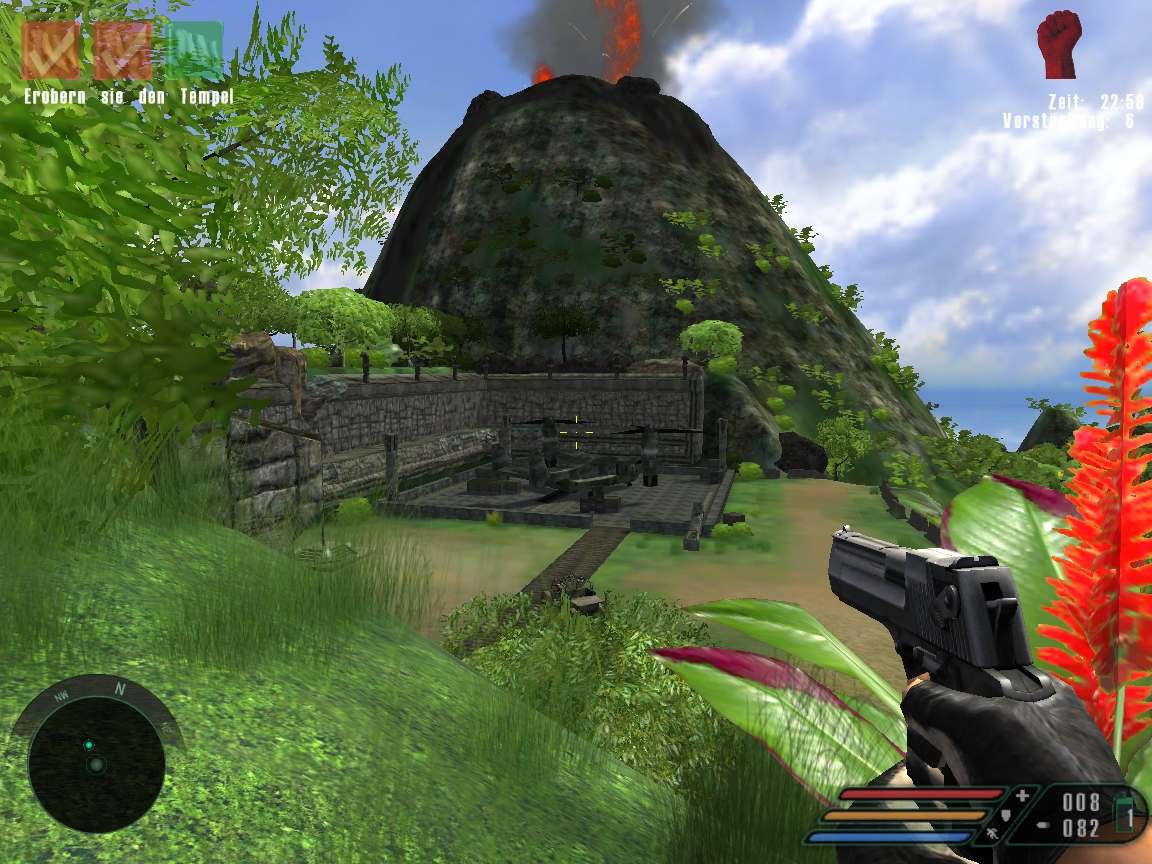Select the green objective icon
This screenshot has width=1152, height=864.
tap(194, 50)
